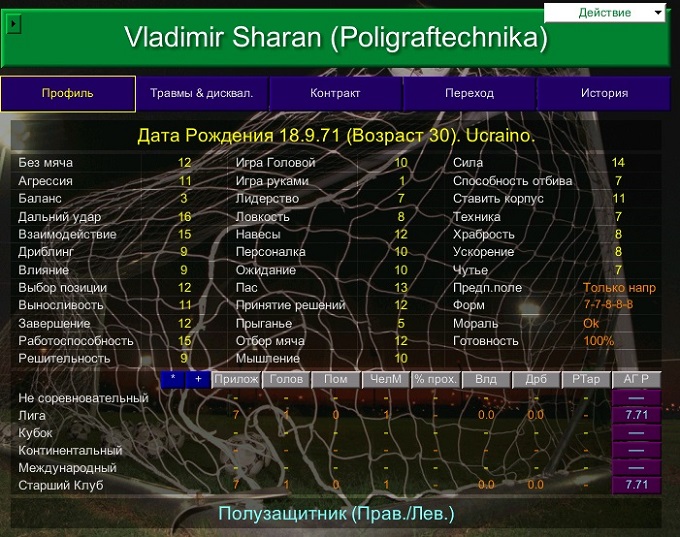
Task: Open the Действие dropdown menu
Action: tap(606, 12)
